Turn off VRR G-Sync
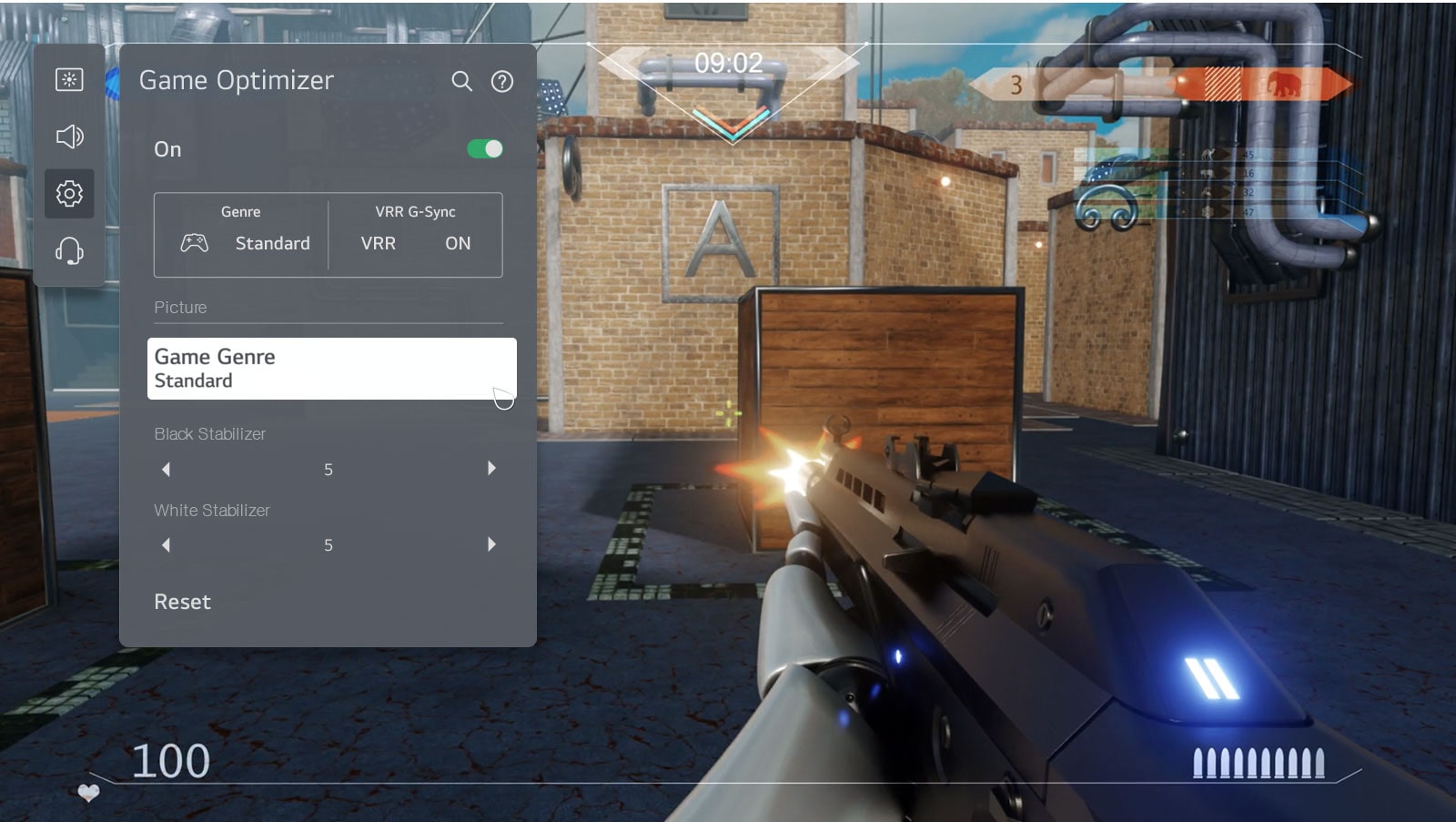 pyautogui.click(x=458, y=243)
